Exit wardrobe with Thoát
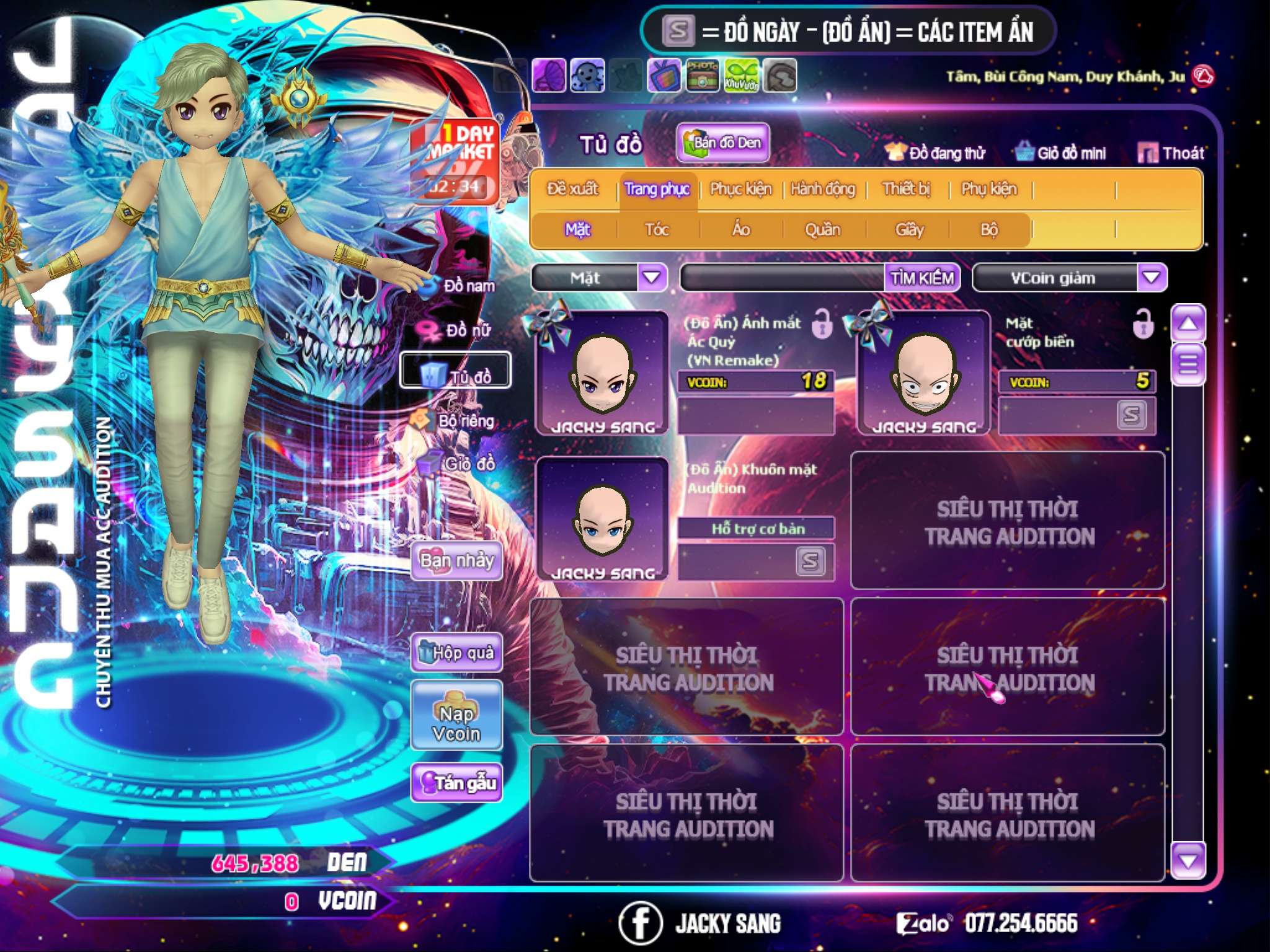This screenshot has height=952, width=1270. tap(1172, 153)
